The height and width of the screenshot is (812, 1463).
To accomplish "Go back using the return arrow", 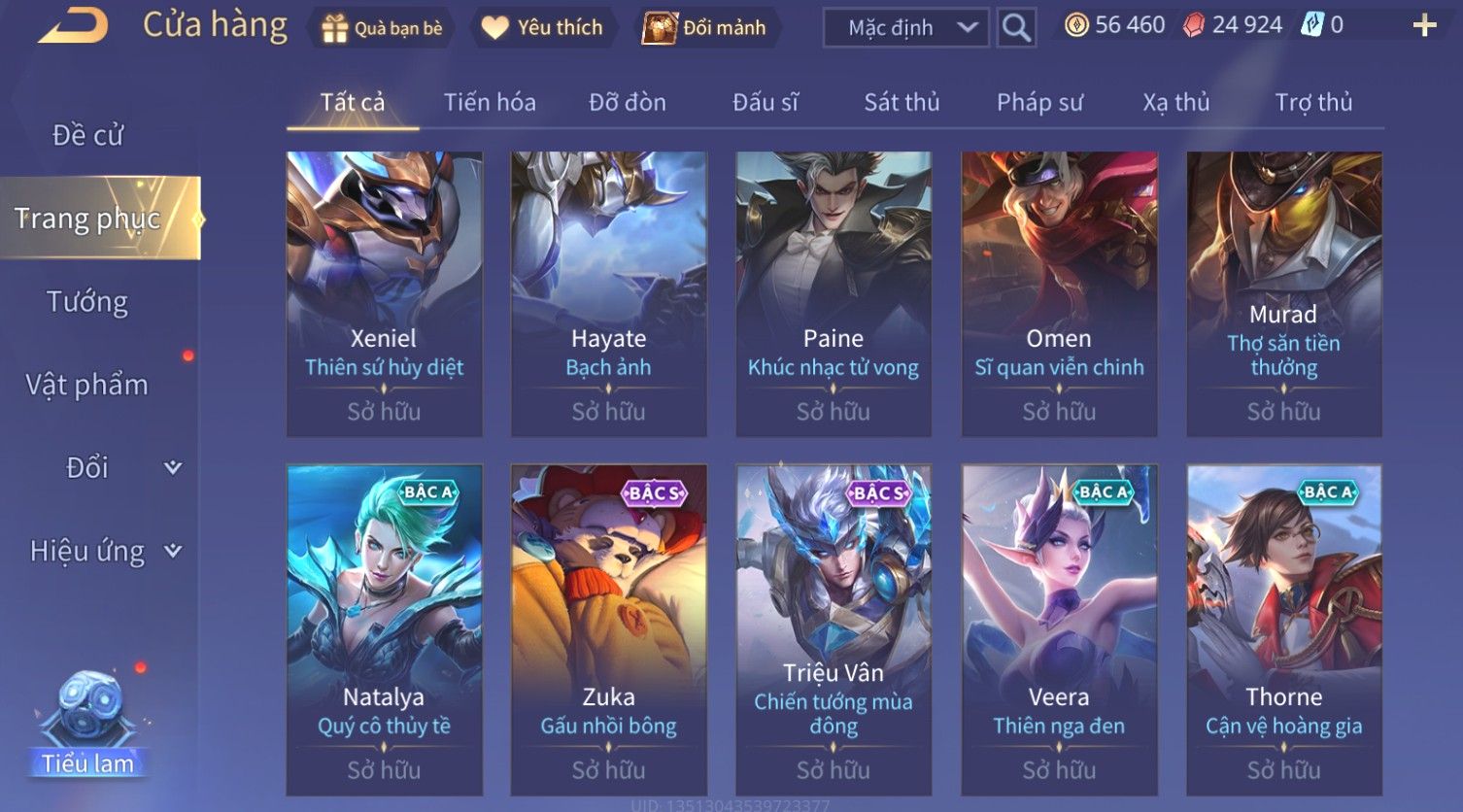I will 73,26.
